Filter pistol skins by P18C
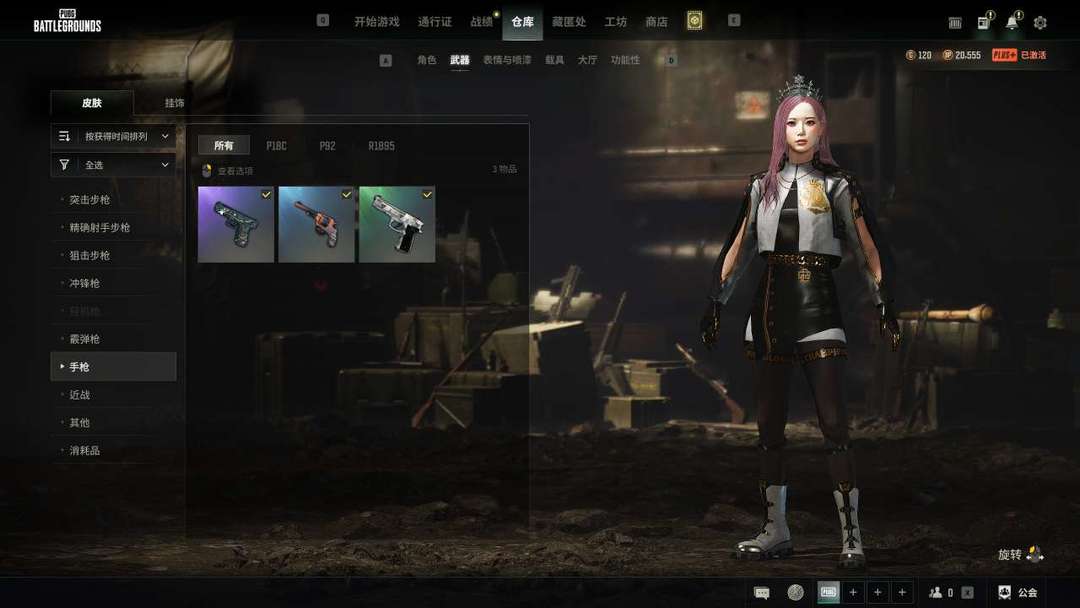The height and width of the screenshot is (608, 1080). point(276,146)
